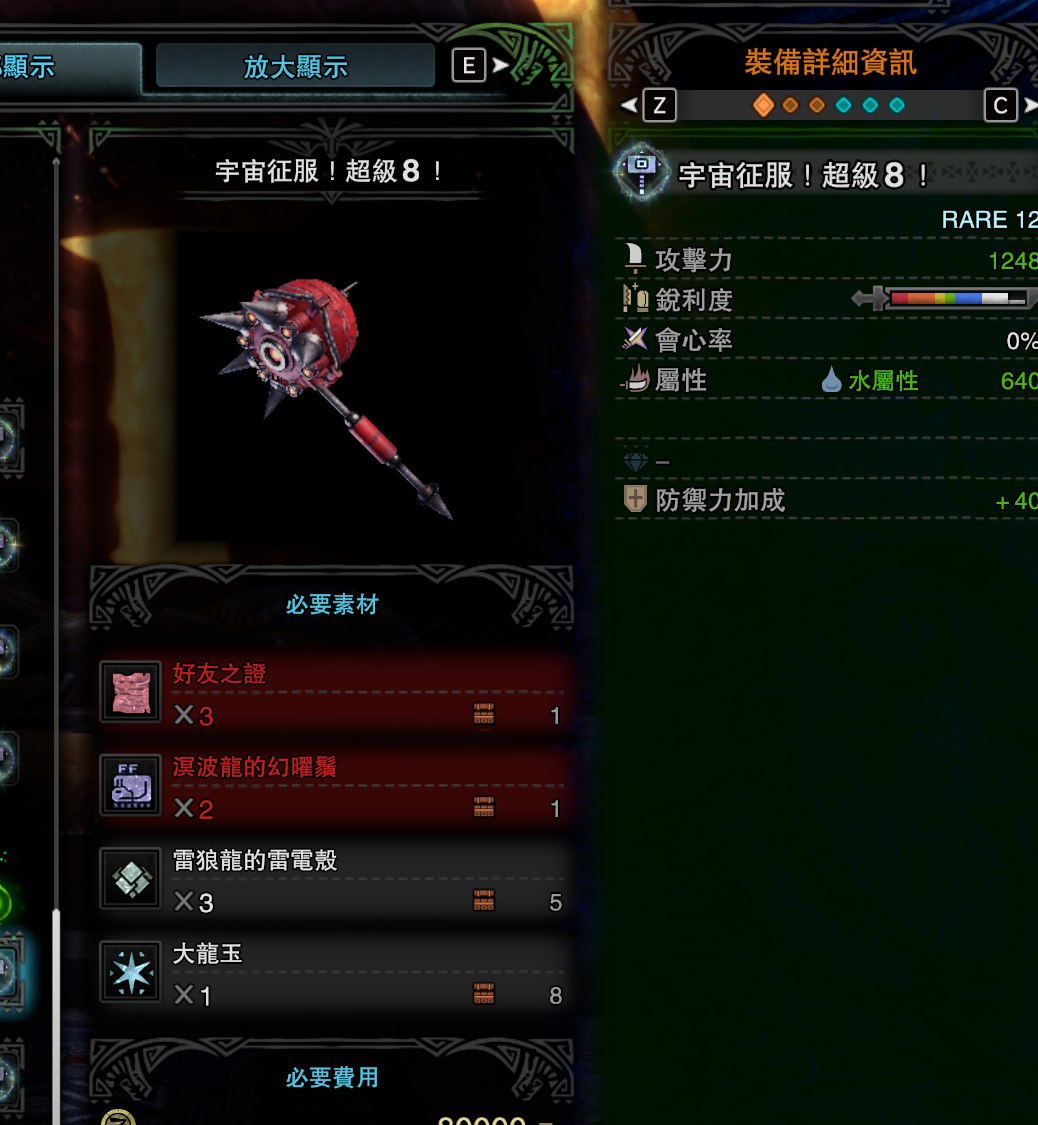Click the 大龍玉 gem icon
This screenshot has width=1038, height=1125.
click(x=131, y=973)
